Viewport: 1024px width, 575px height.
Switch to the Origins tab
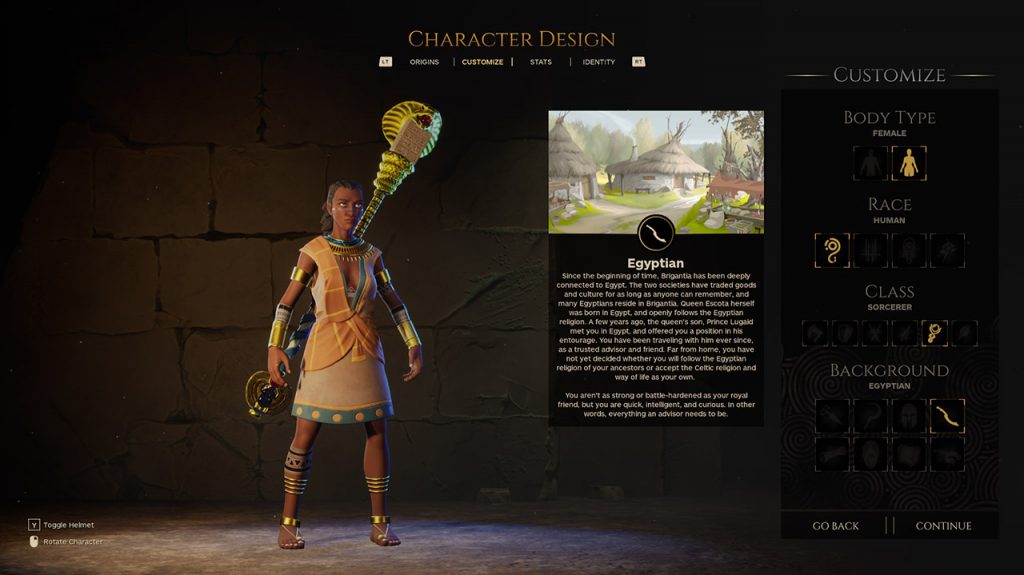(424, 62)
